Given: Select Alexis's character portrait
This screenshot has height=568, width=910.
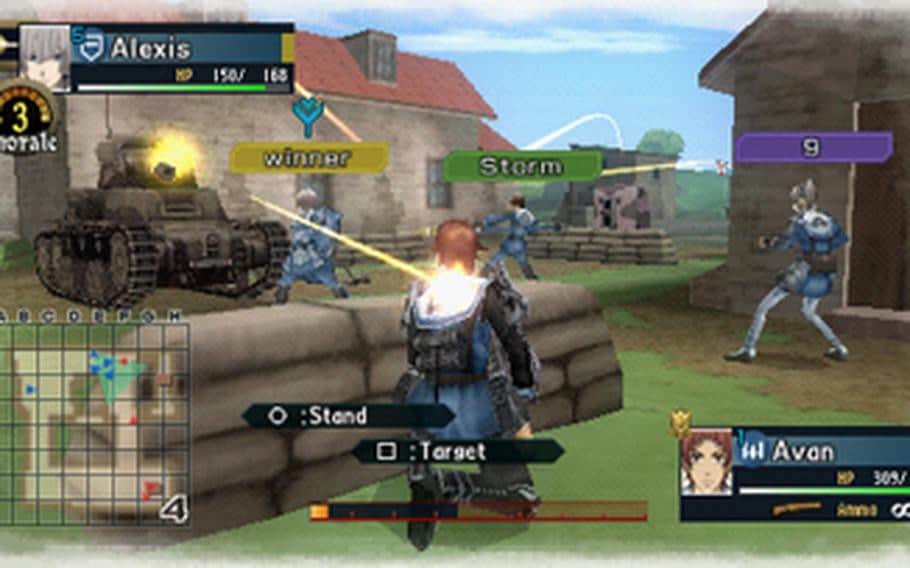Looking at the screenshot, I should click(x=45, y=58).
